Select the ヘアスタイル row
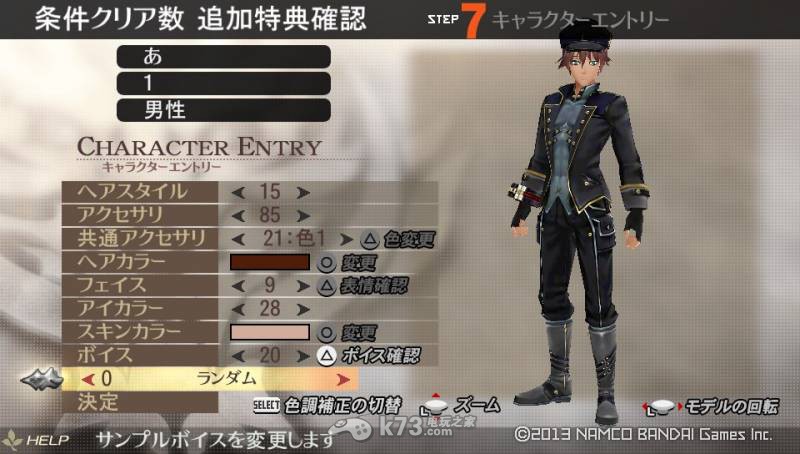 (138, 190)
